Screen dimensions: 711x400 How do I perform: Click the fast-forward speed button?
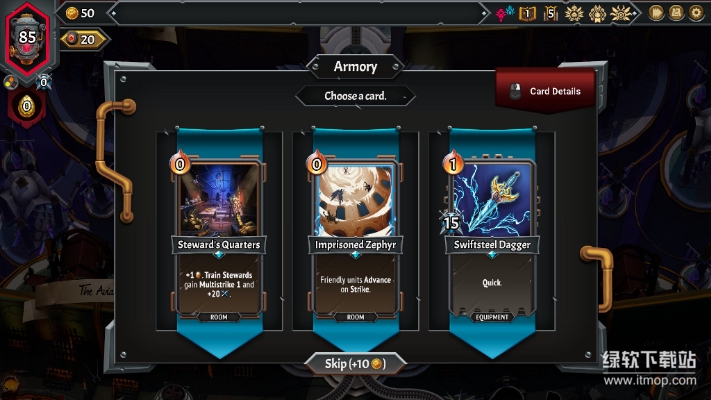pyautogui.click(x=657, y=13)
